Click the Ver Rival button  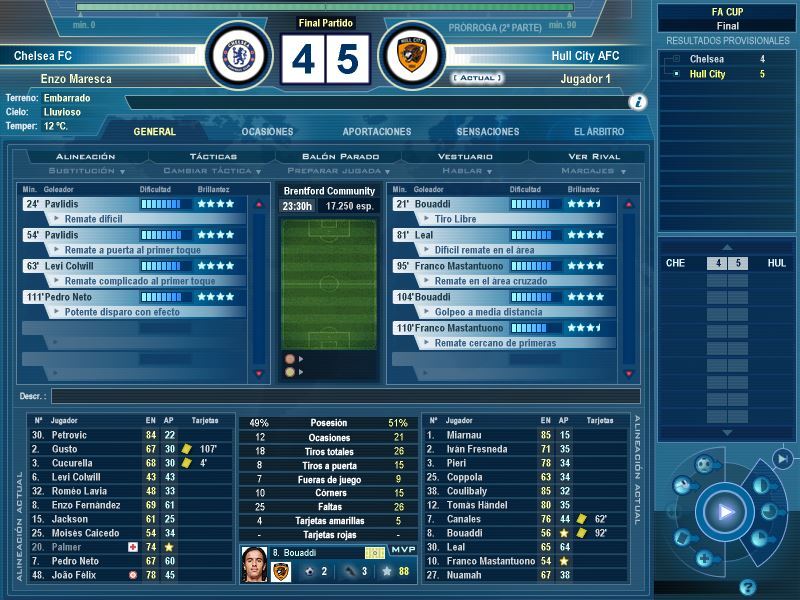click(594, 157)
